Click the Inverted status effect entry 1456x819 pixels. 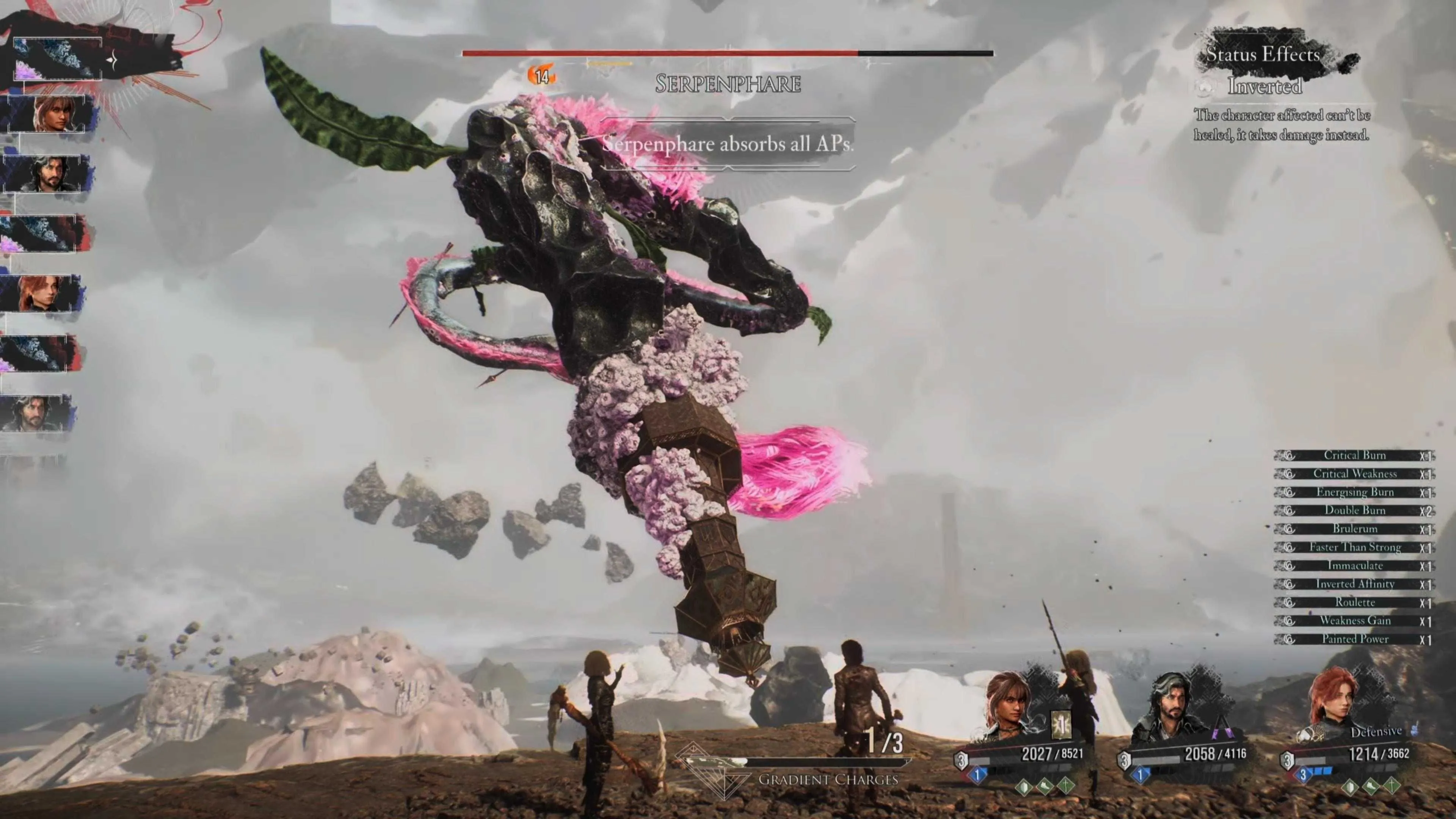(x=1265, y=86)
